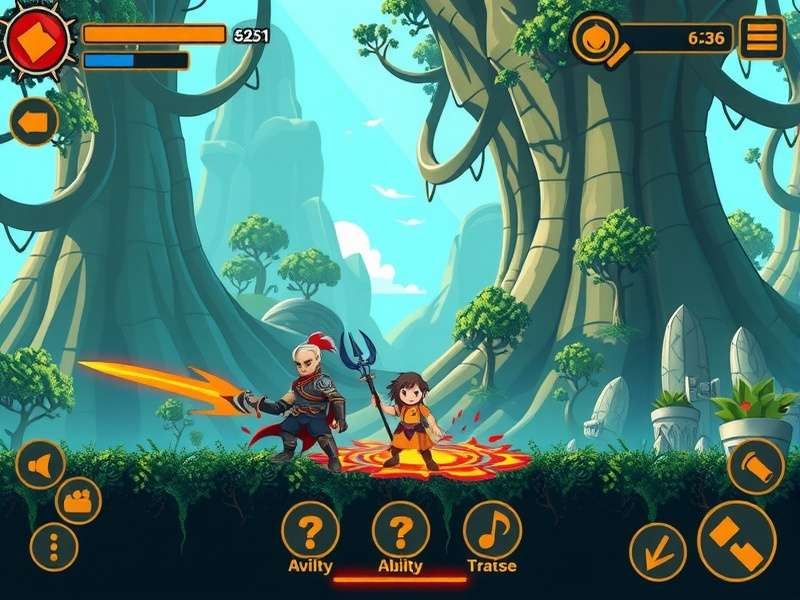Open the three-dot more options button
Image resolution: width=800 pixels, height=600 pixels.
54,547
